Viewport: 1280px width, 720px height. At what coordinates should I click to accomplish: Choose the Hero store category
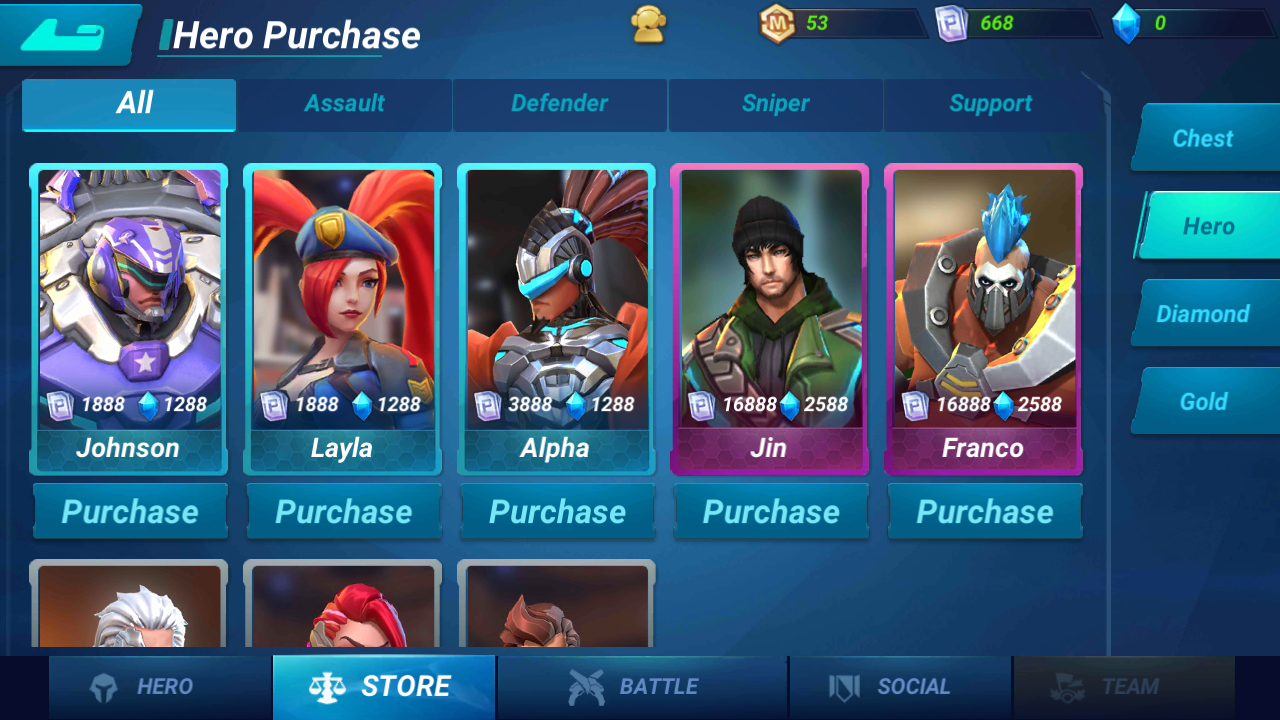click(x=1208, y=227)
